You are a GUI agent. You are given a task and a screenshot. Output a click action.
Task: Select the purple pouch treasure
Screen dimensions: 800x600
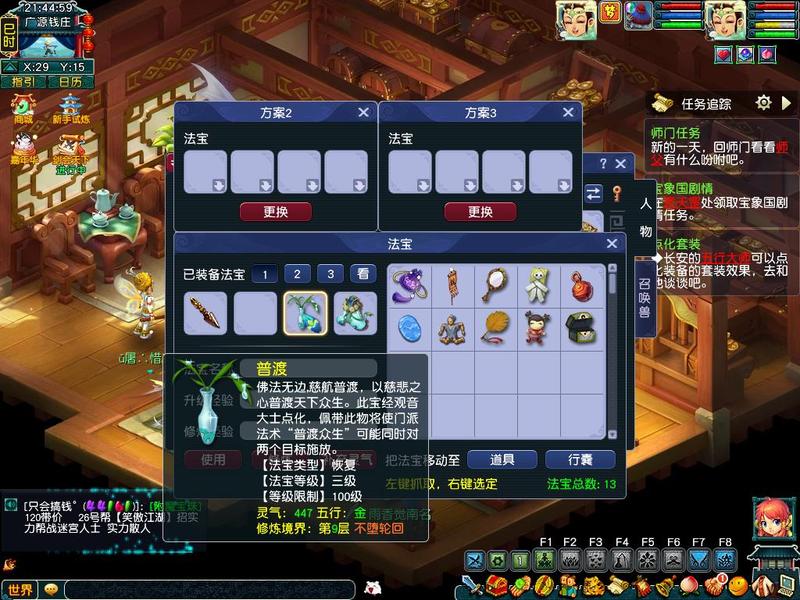pos(410,285)
